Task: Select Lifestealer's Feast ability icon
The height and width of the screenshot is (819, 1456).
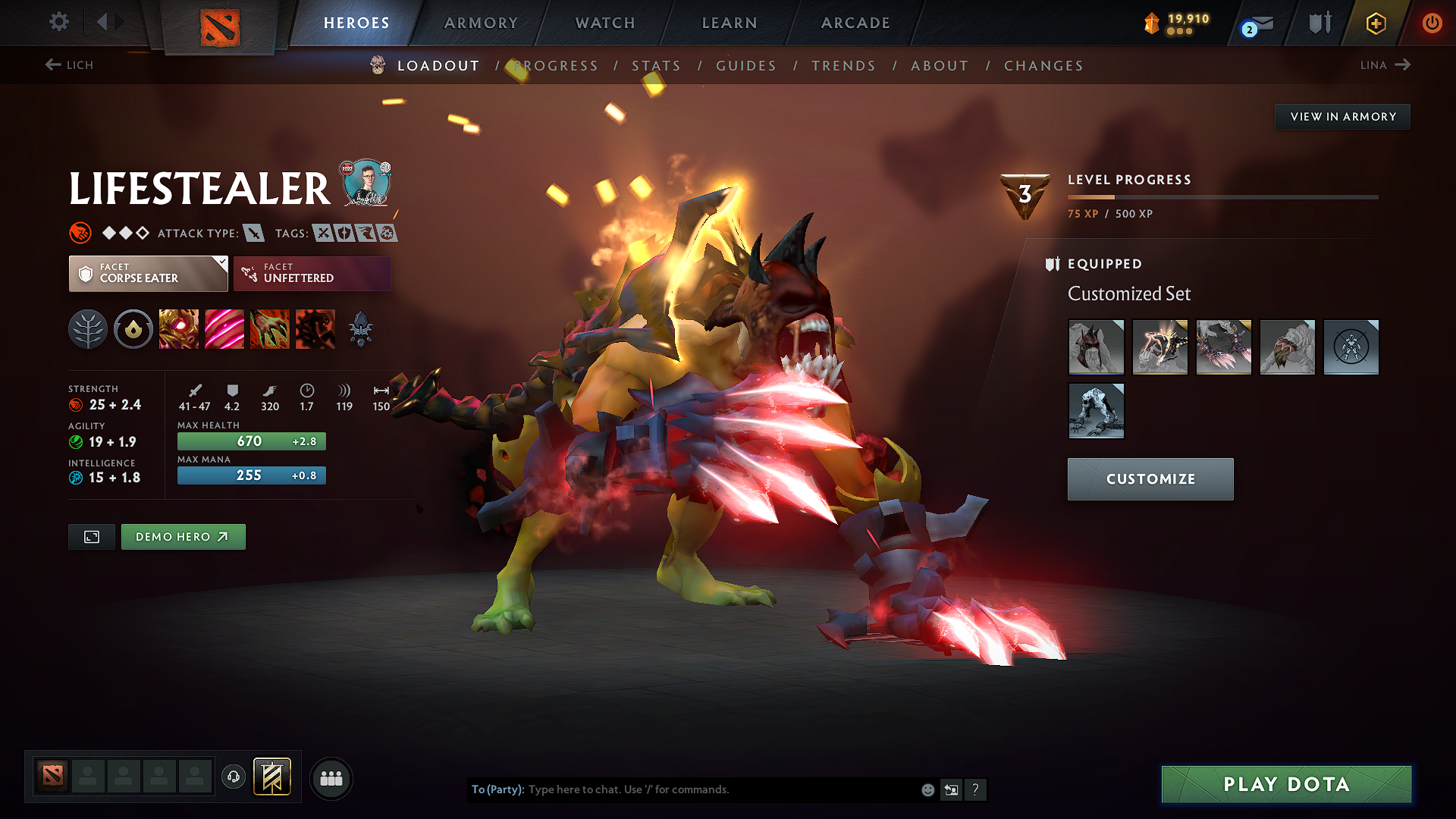Action: coord(224,328)
